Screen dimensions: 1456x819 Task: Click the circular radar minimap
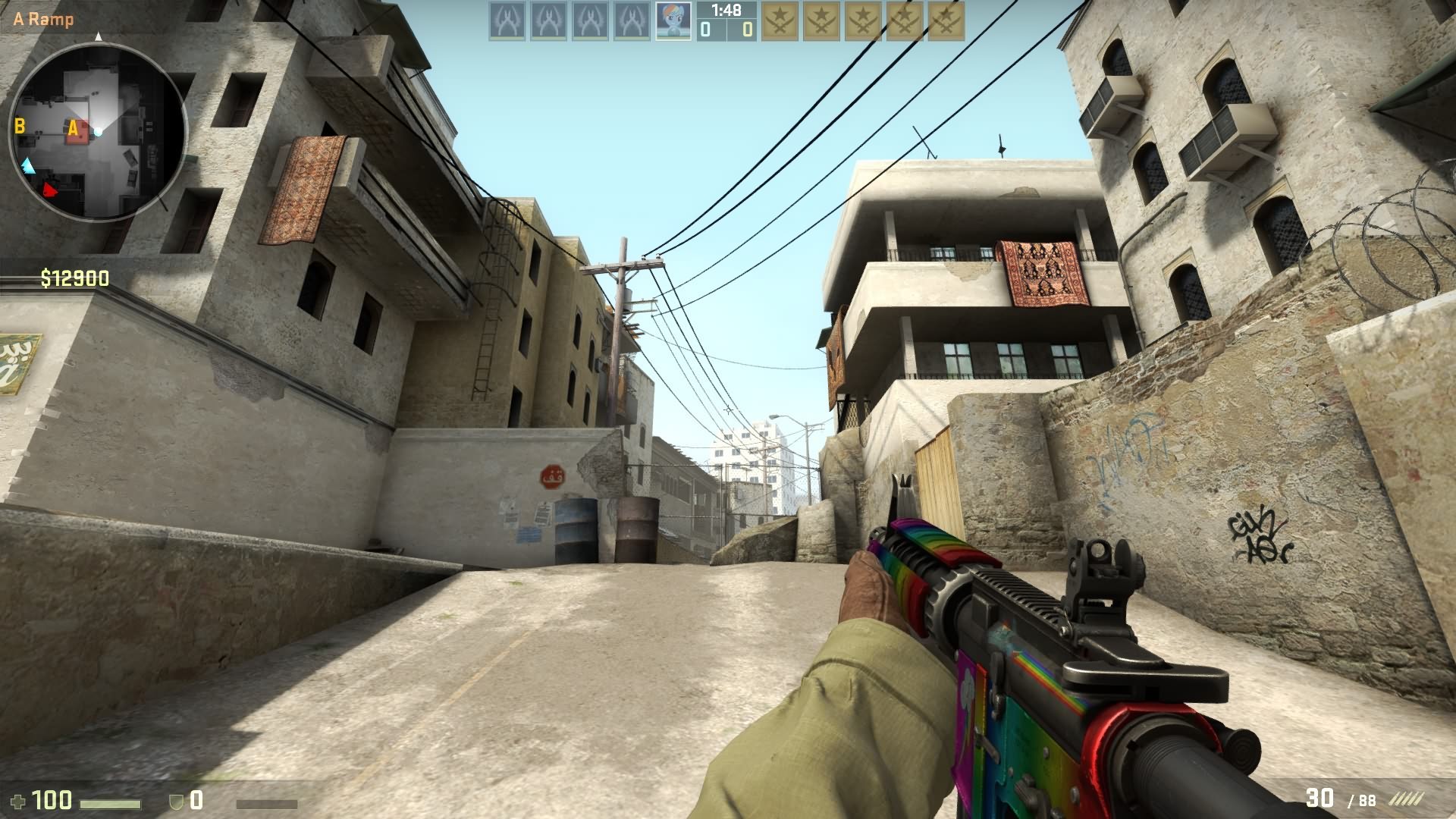tap(98, 133)
